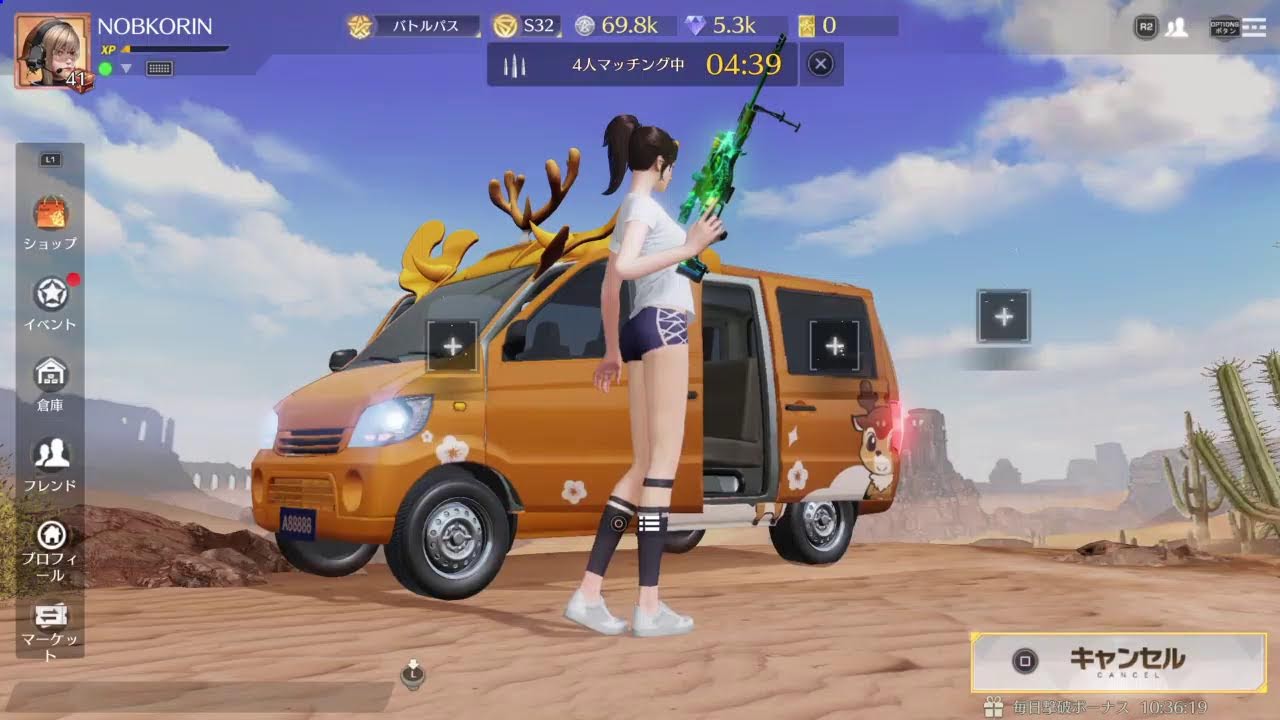Open the ショップ shop menu
The width and height of the screenshot is (1280, 720).
coord(50,222)
